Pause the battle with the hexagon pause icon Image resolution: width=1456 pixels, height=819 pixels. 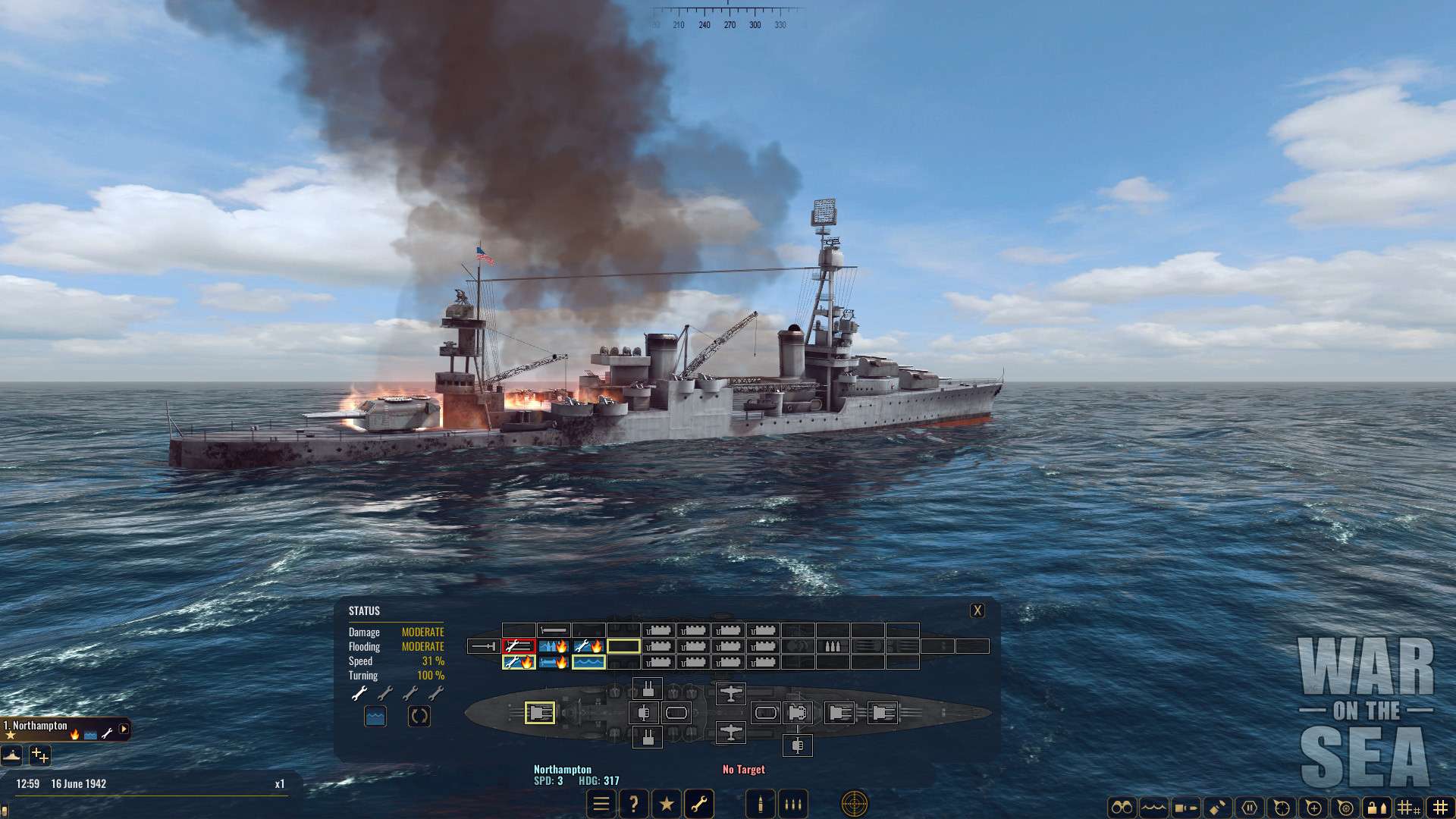[1250, 807]
